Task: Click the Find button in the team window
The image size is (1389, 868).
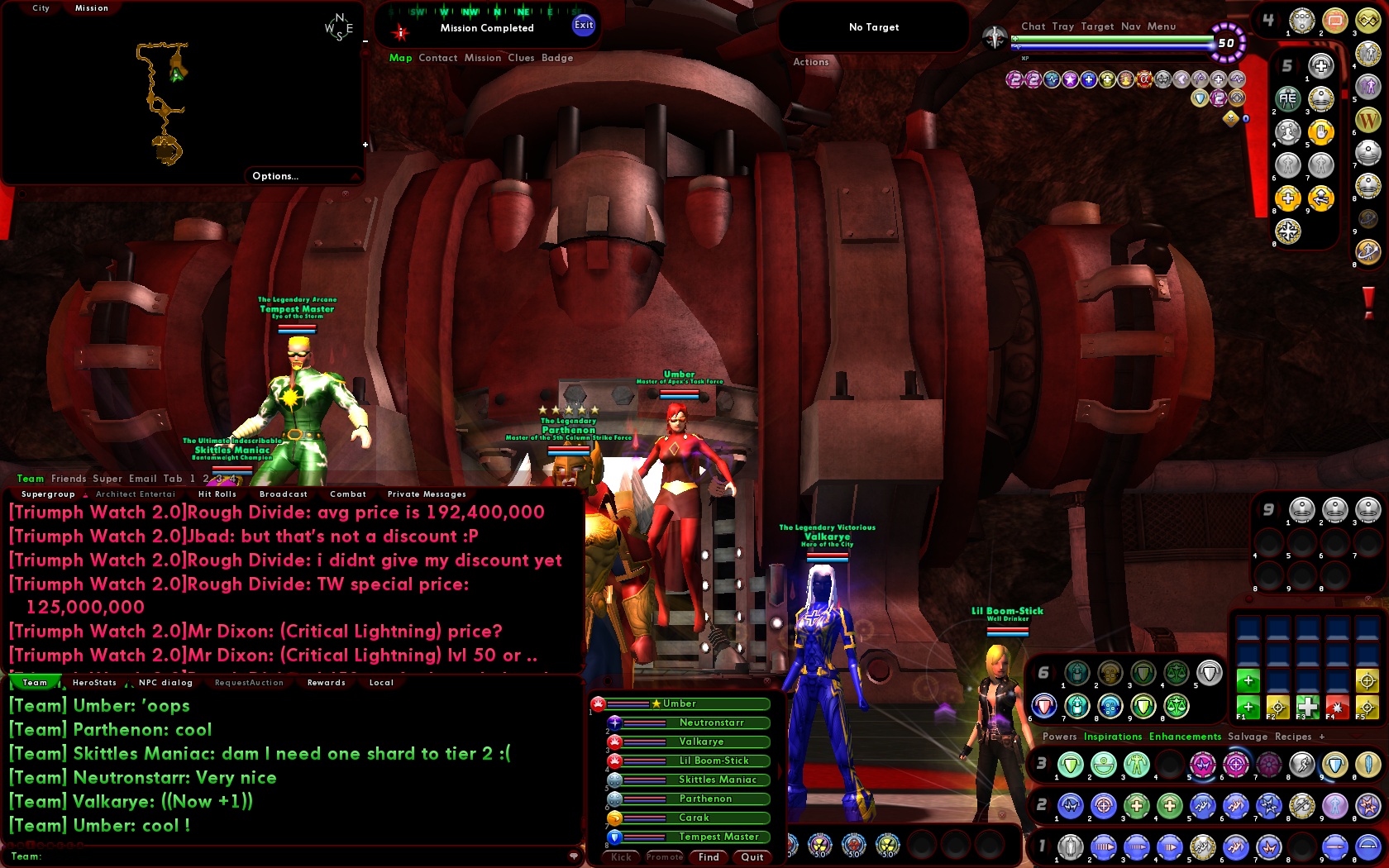Action: click(x=708, y=857)
